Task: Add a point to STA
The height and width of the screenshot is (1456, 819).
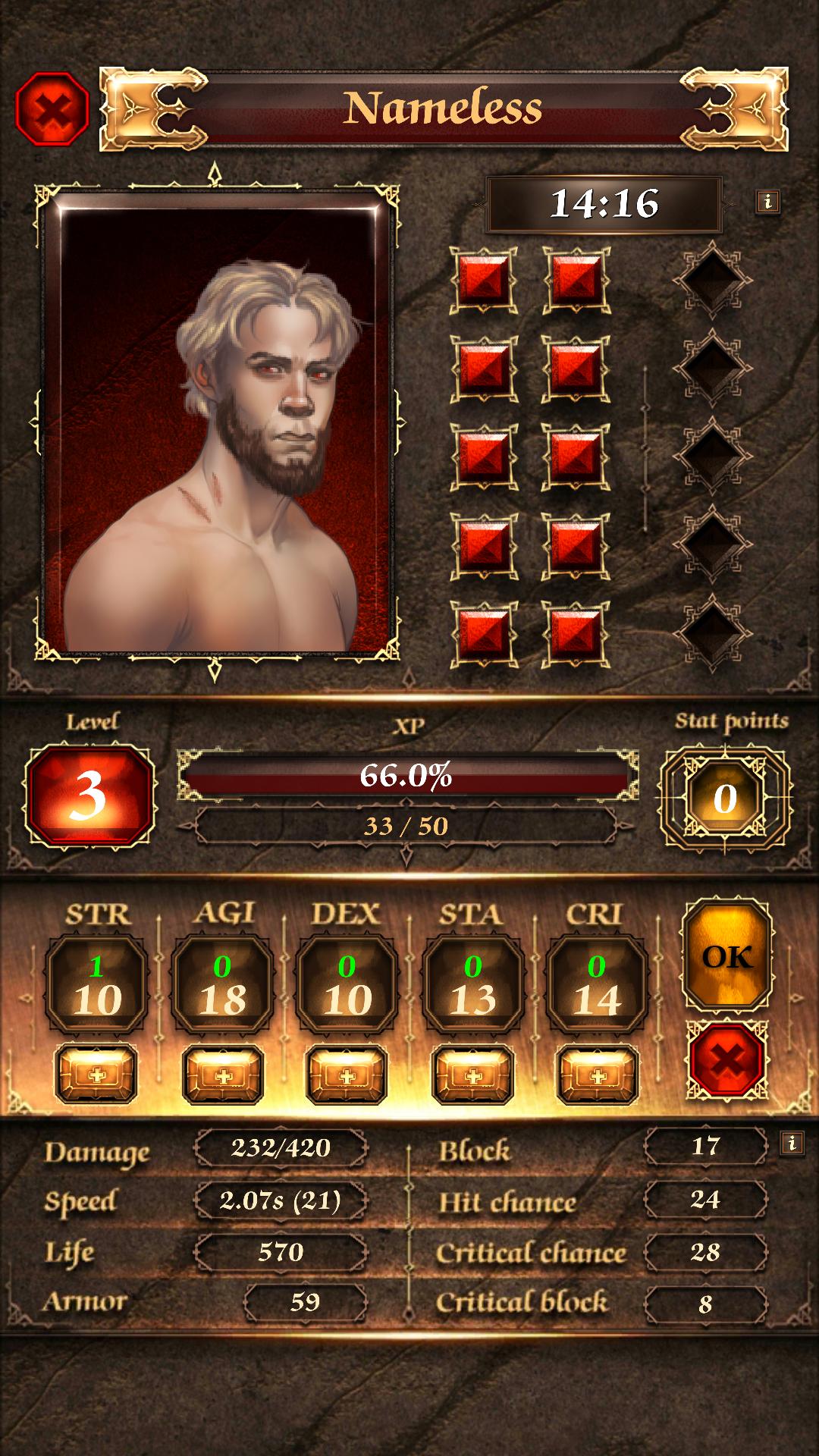Action: pos(472,1075)
